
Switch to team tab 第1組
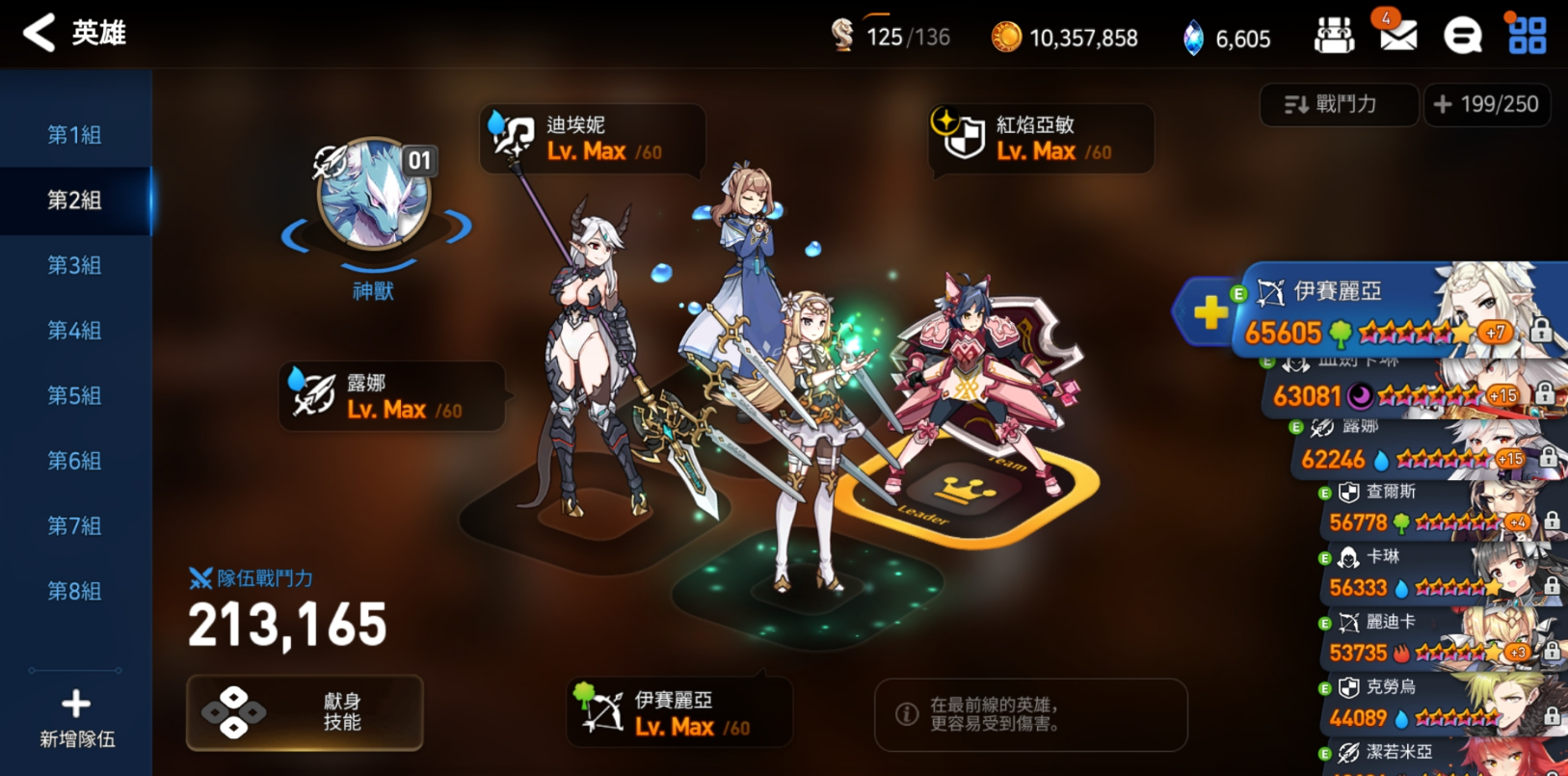coord(75,135)
